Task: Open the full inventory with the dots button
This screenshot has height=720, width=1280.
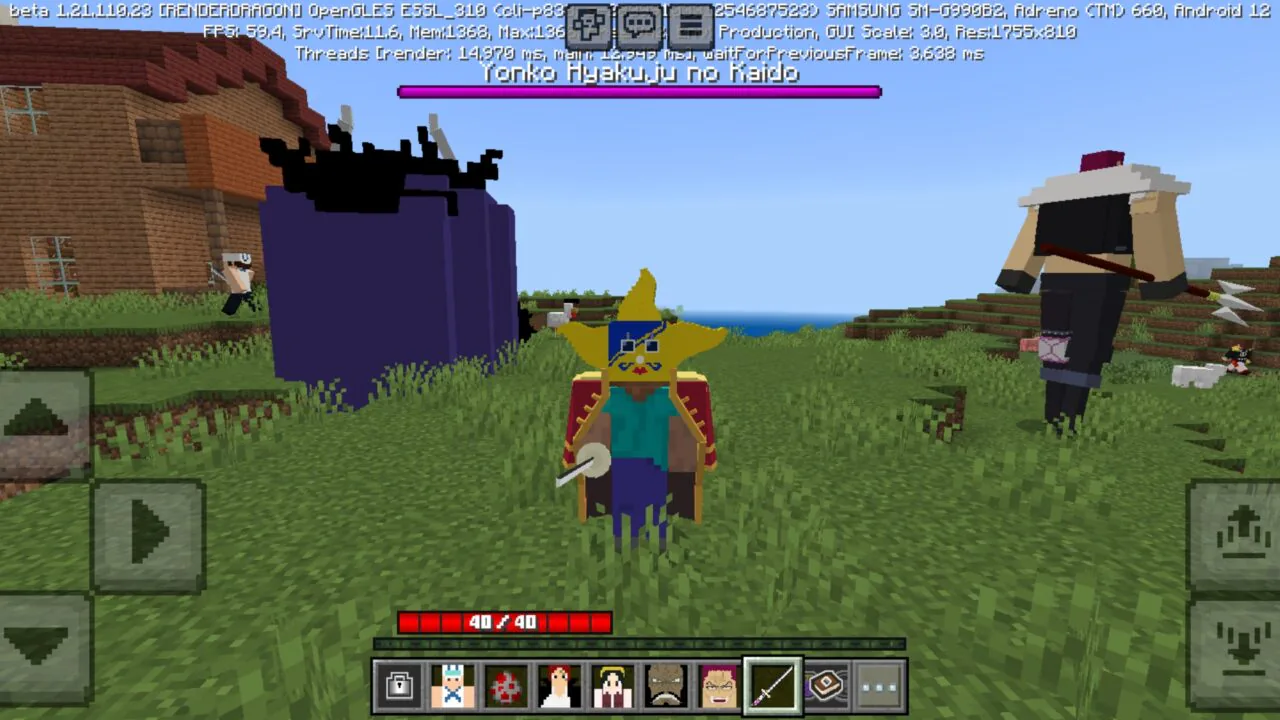Action: [878, 685]
